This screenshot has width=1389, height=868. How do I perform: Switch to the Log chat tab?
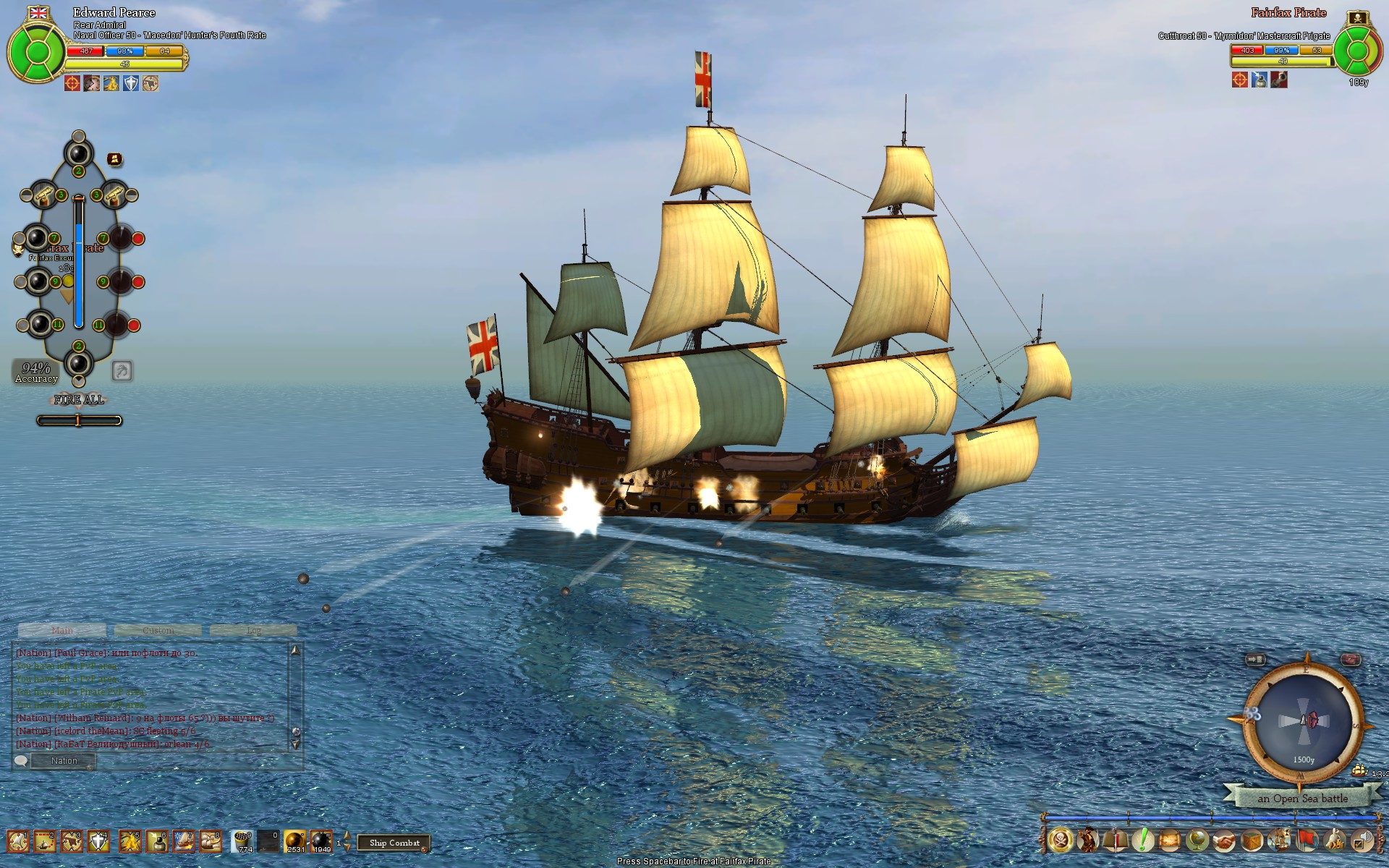(x=253, y=630)
